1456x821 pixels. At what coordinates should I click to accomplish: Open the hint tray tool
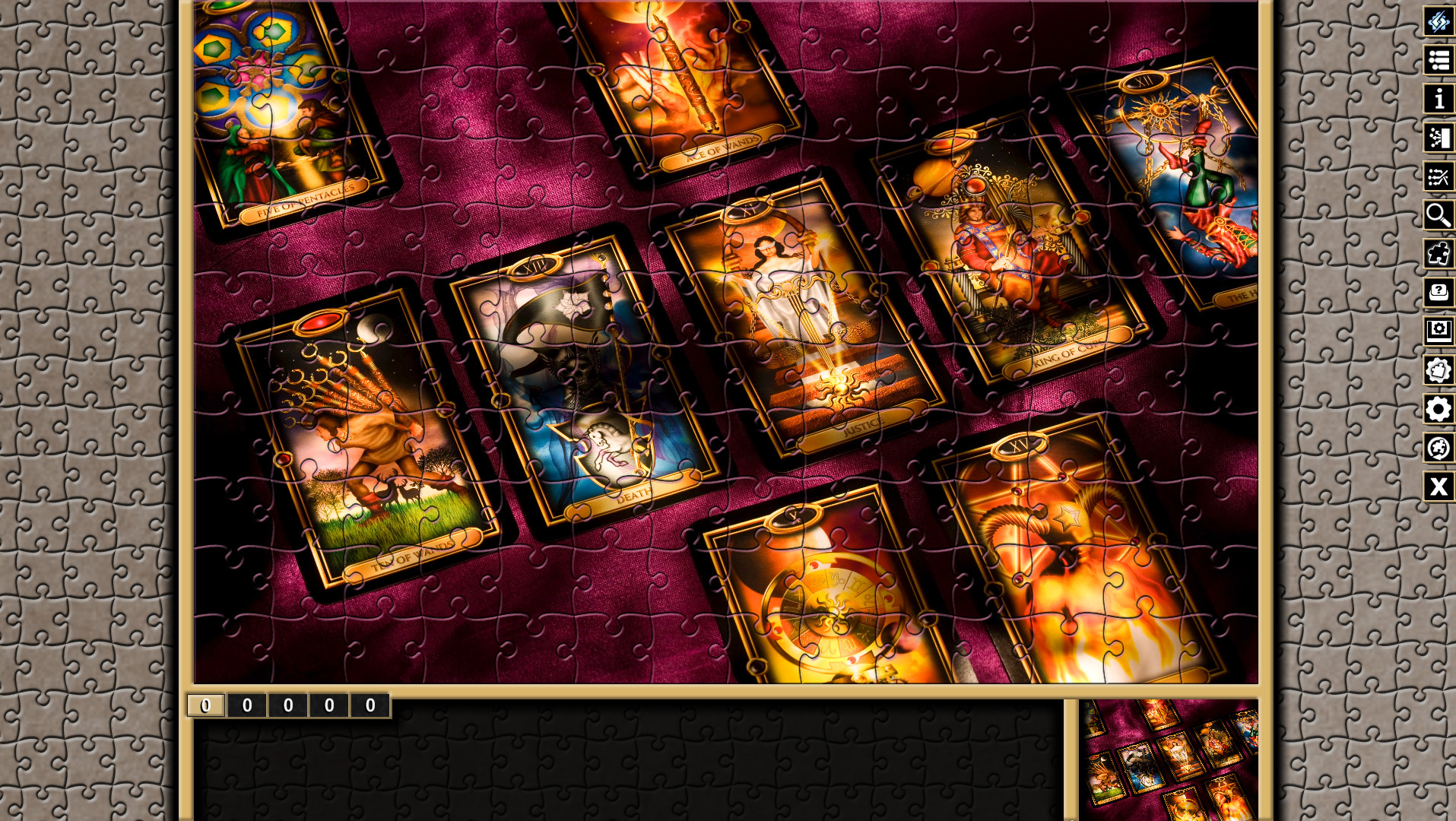click(x=1438, y=294)
